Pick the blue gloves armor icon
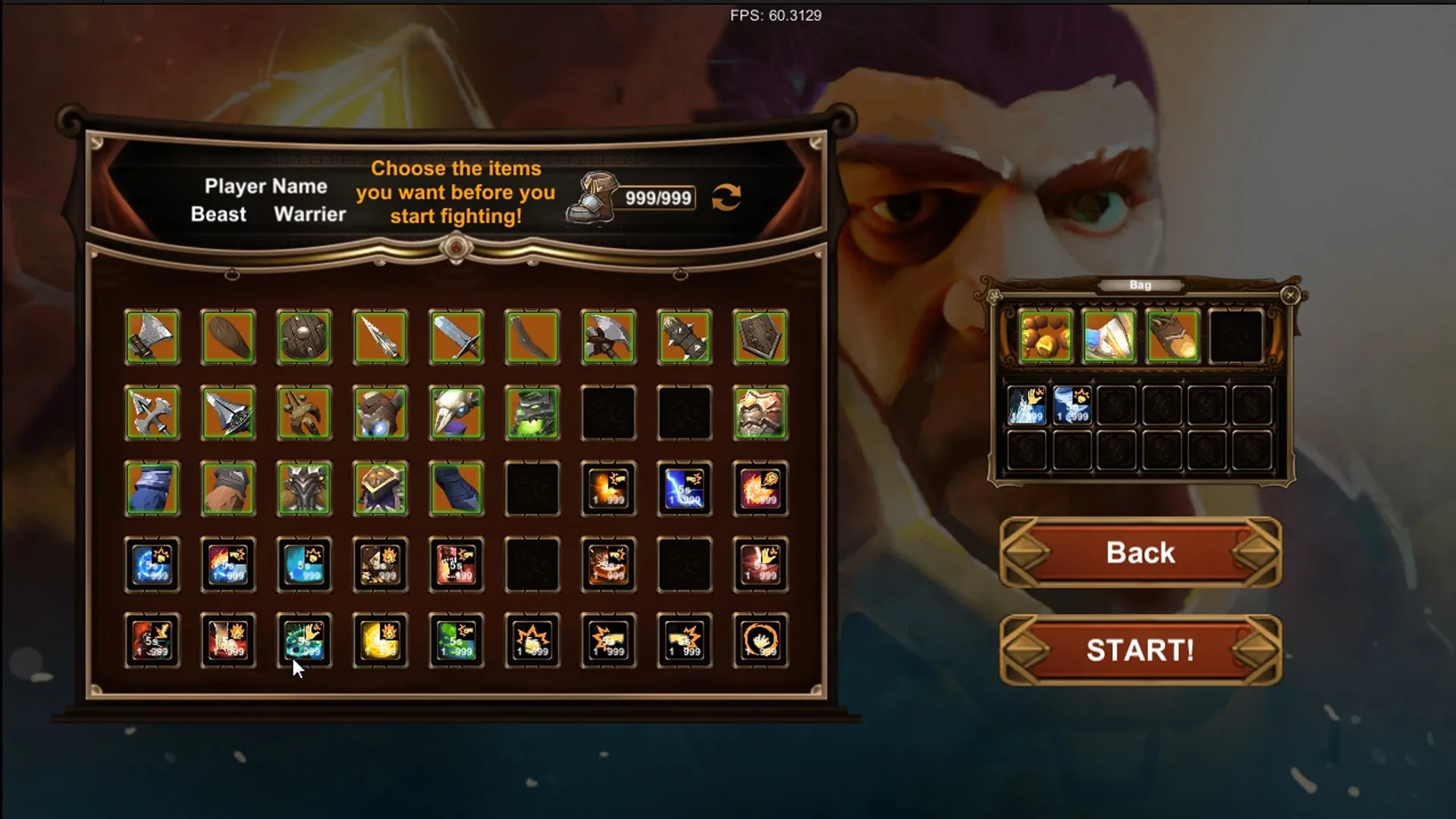Screen dimensions: 1456x819 click(152, 489)
